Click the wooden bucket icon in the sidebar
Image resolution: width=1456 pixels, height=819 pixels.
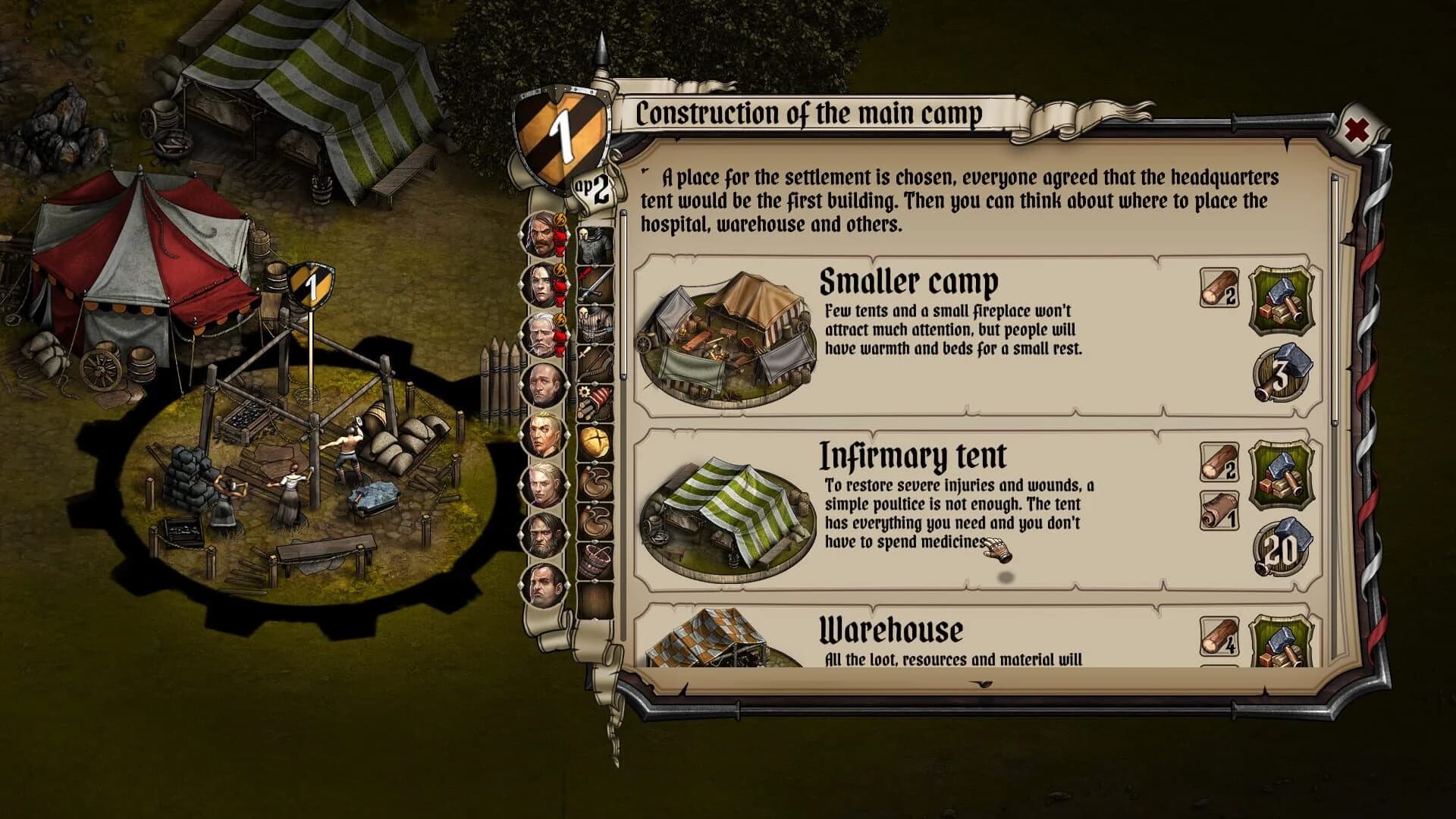click(595, 561)
